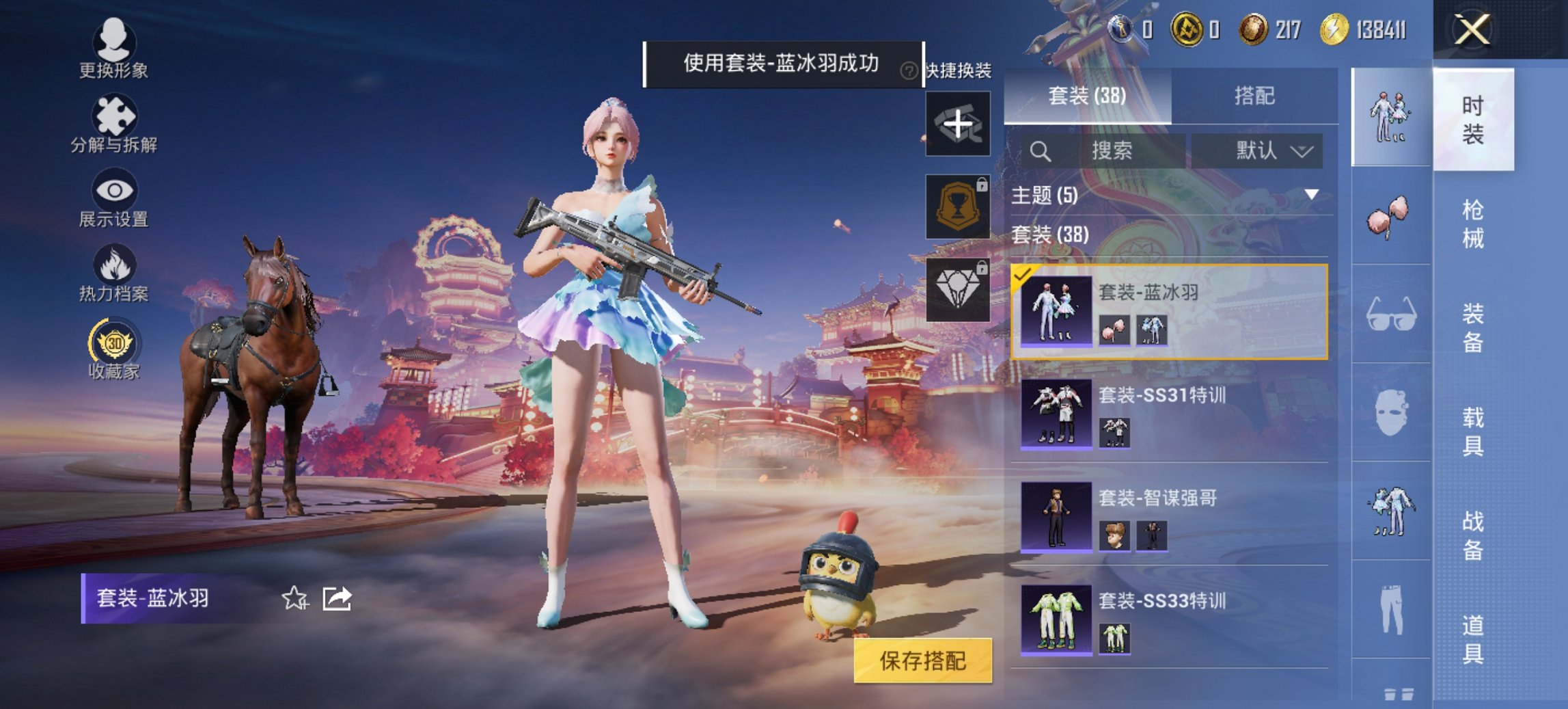Switch to the 搭配 tab
The image size is (1568, 709).
(x=1257, y=97)
